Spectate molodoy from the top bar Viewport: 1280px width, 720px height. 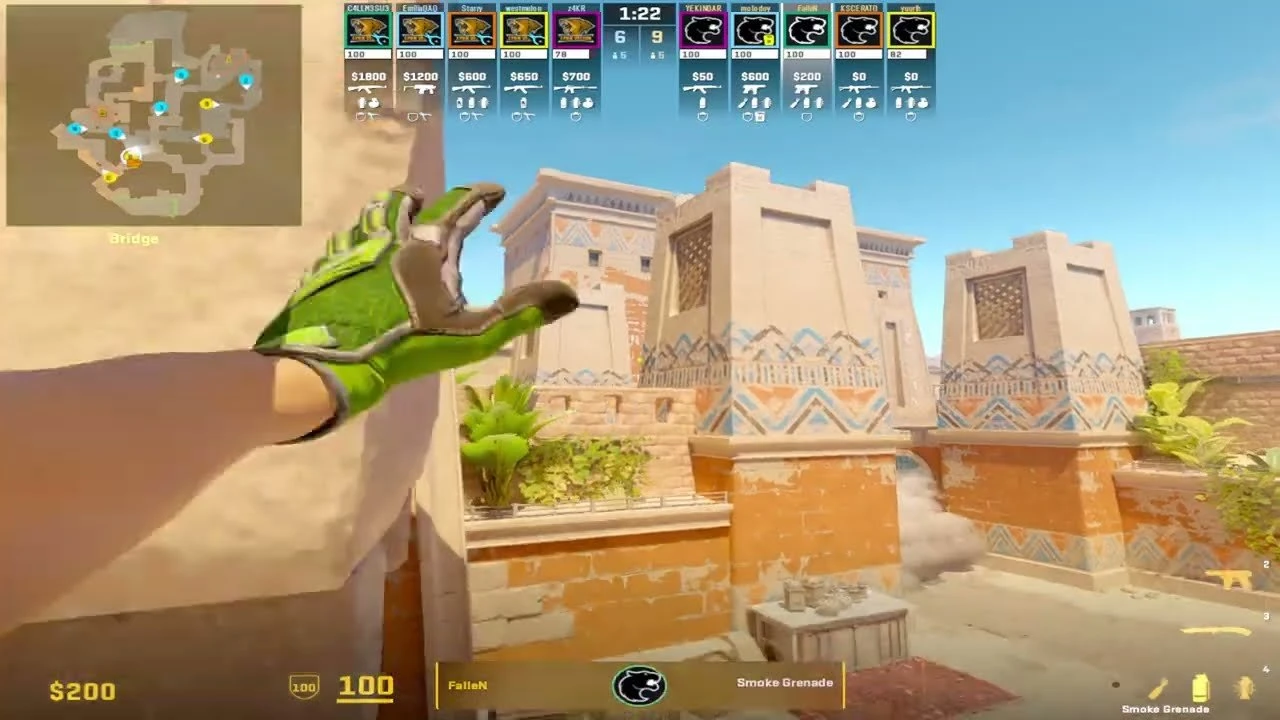click(x=755, y=30)
